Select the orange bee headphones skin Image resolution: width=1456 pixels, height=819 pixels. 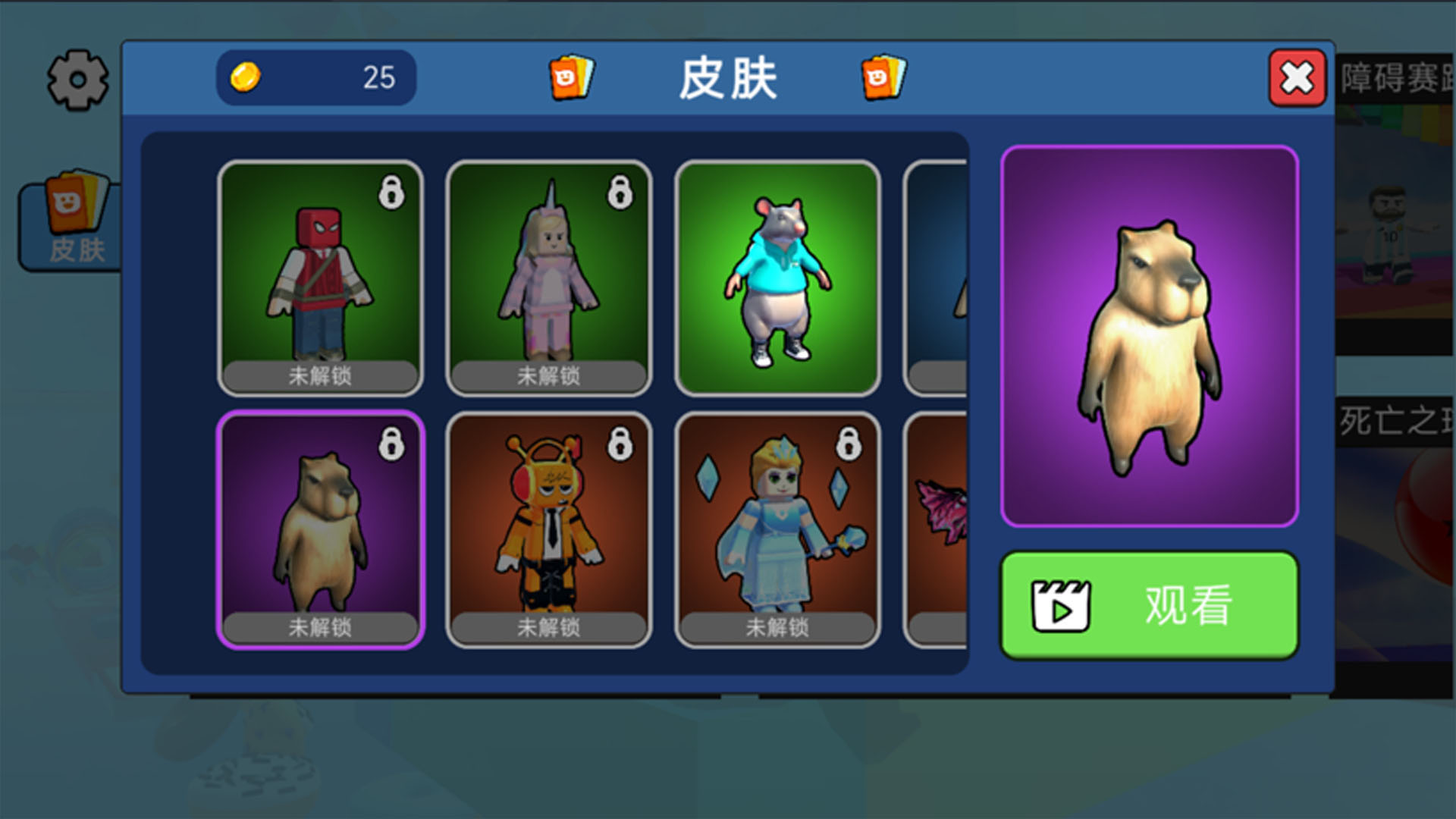tap(548, 530)
